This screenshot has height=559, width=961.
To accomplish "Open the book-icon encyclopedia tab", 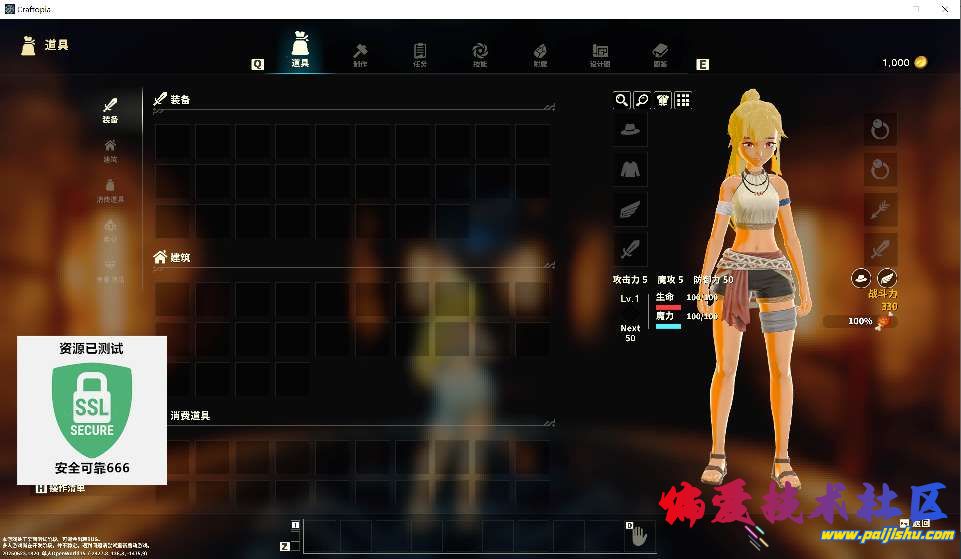I will [x=660, y=54].
